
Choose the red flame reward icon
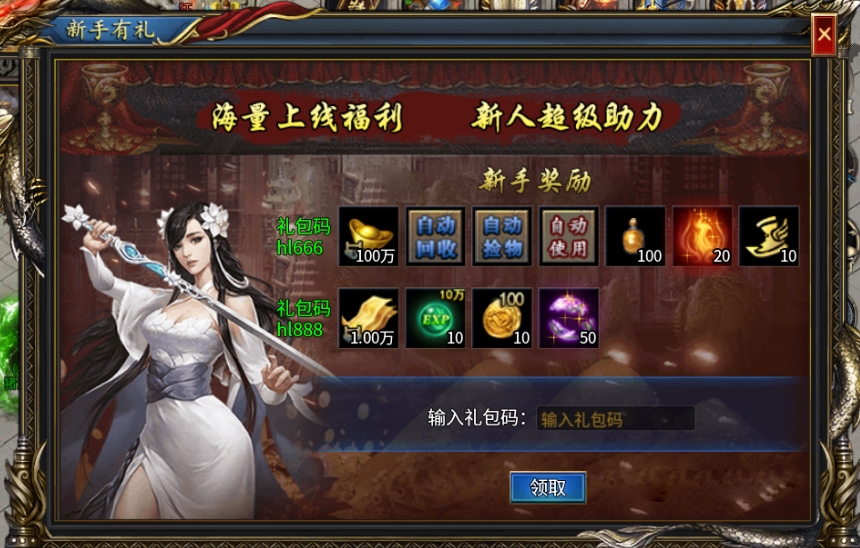702,237
